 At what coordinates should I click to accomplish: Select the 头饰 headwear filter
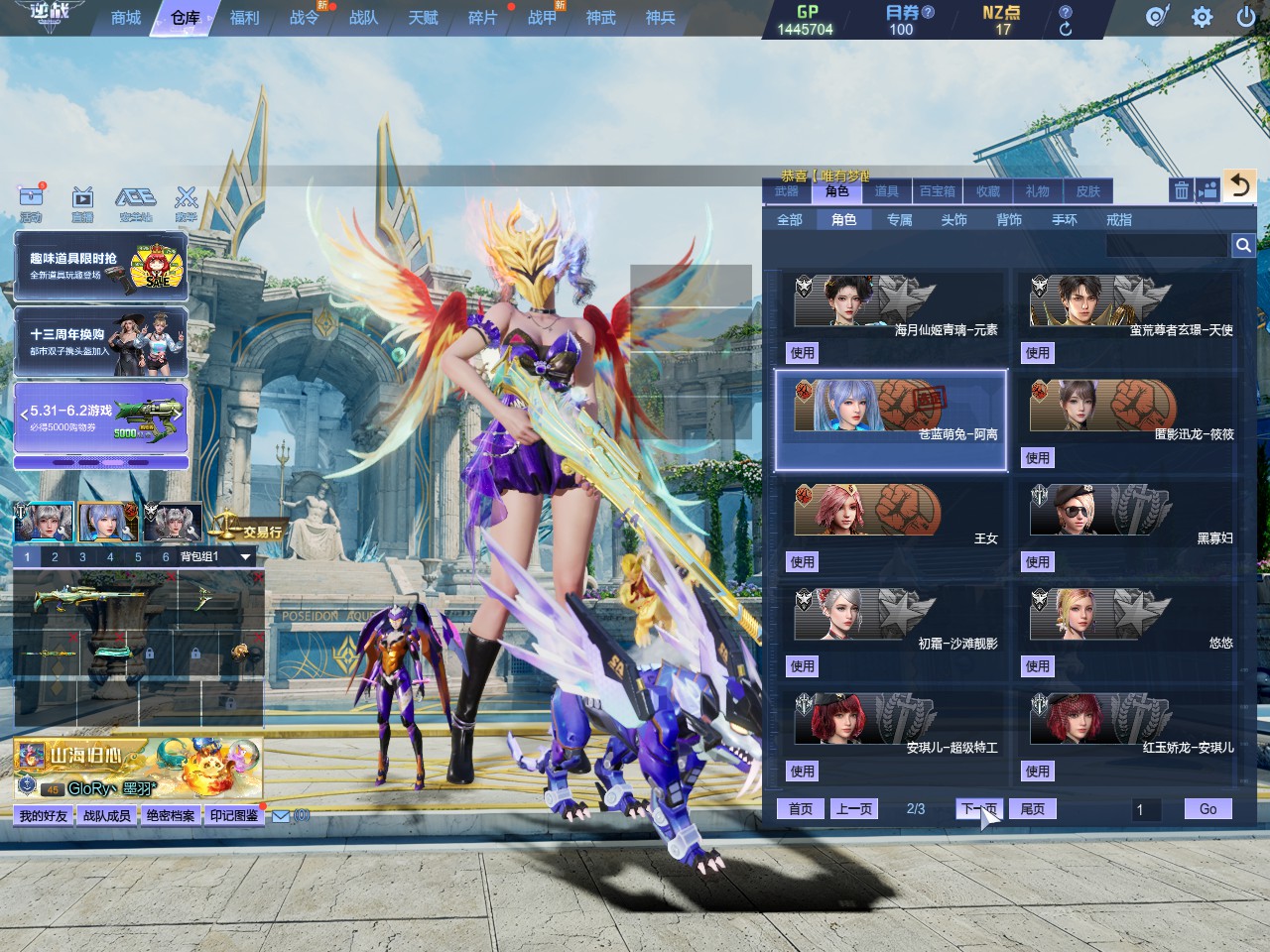[x=954, y=219]
